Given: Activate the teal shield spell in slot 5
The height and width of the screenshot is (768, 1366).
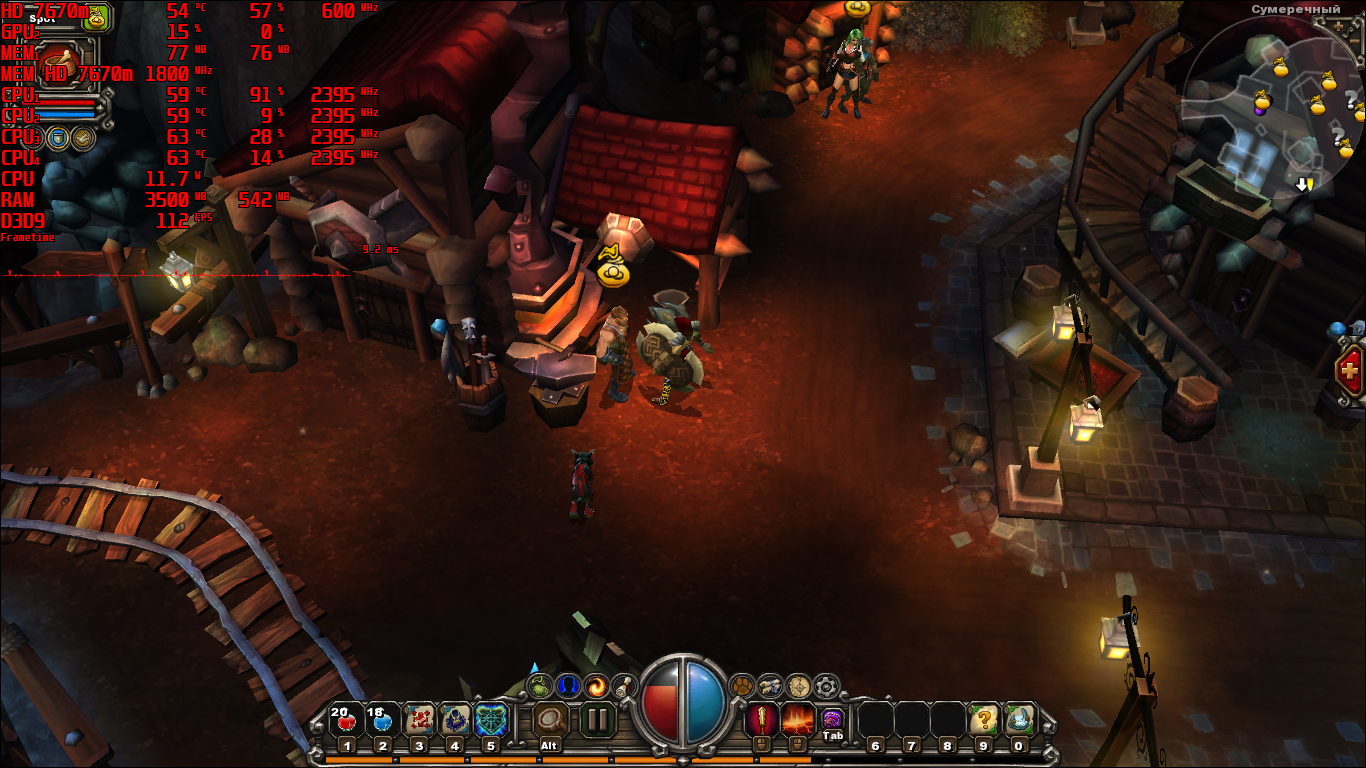Looking at the screenshot, I should point(491,720).
